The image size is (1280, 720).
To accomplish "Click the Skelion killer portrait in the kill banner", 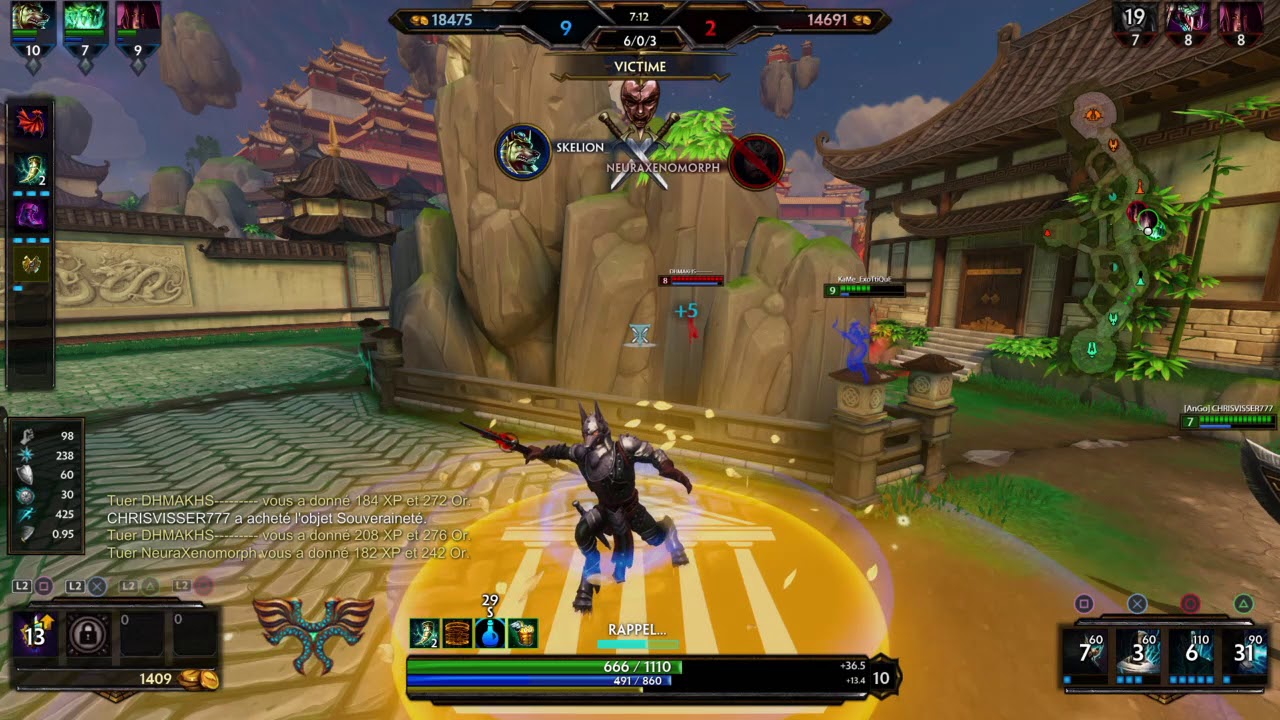I will [522, 152].
